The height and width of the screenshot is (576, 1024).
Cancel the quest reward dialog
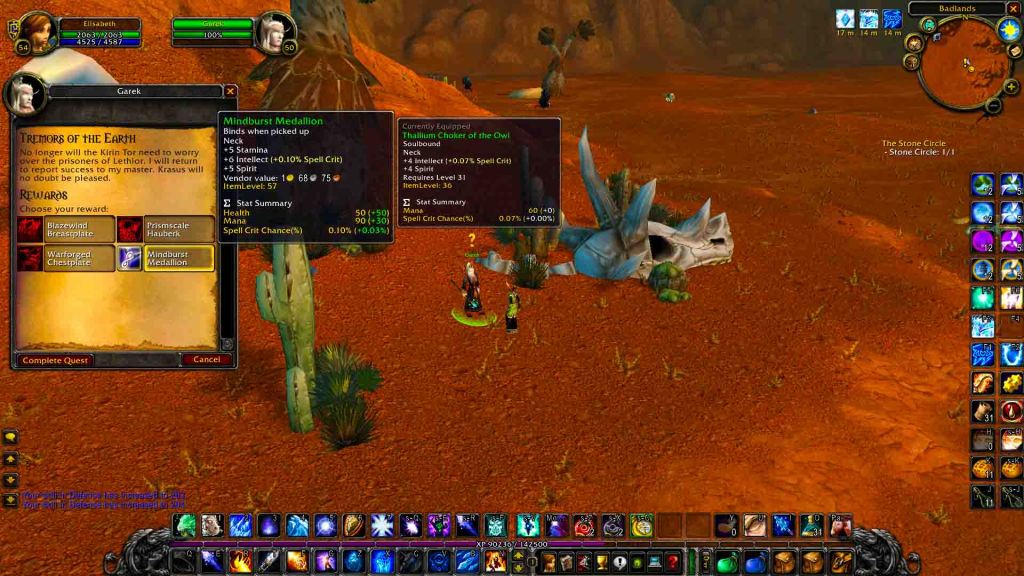206,359
